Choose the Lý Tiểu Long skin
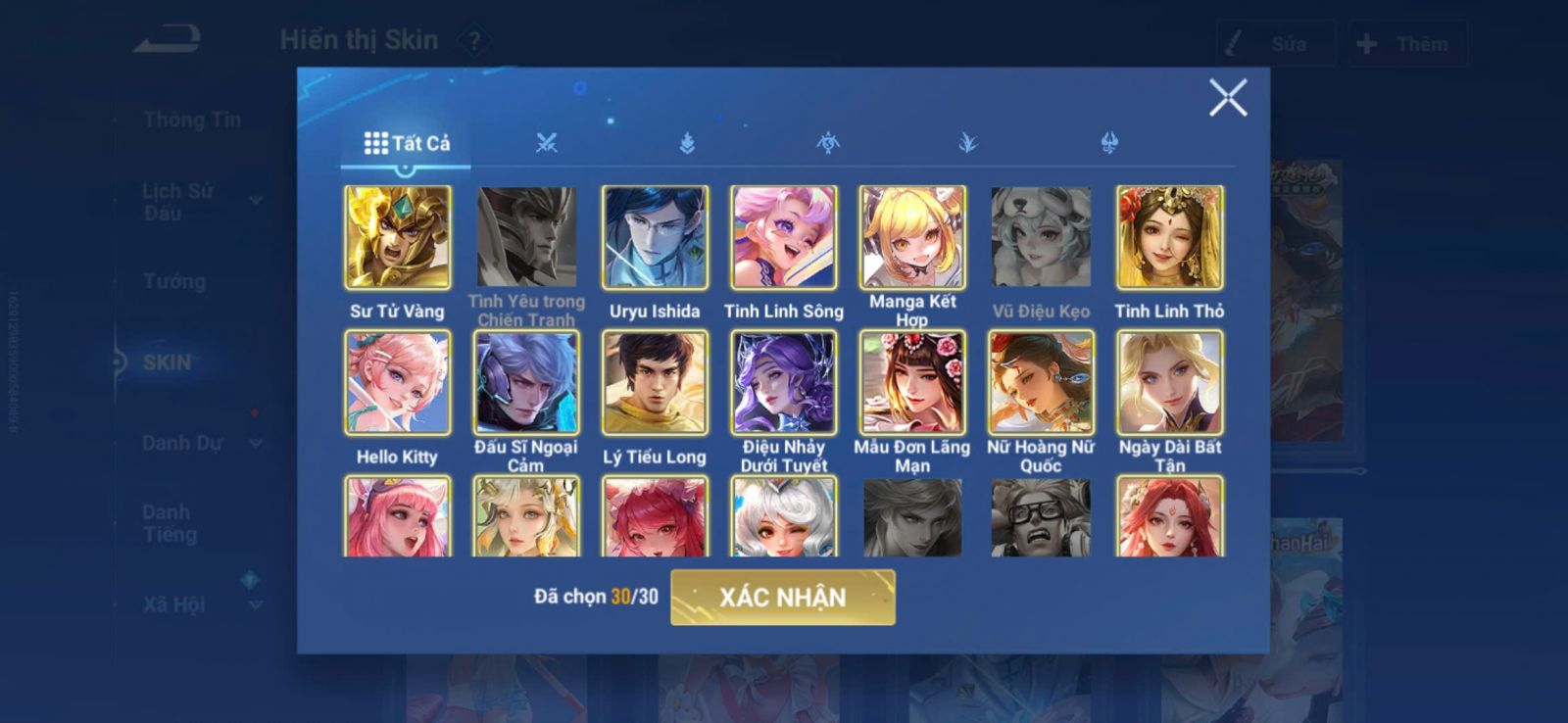This screenshot has height=723, width=1568. 655,383
